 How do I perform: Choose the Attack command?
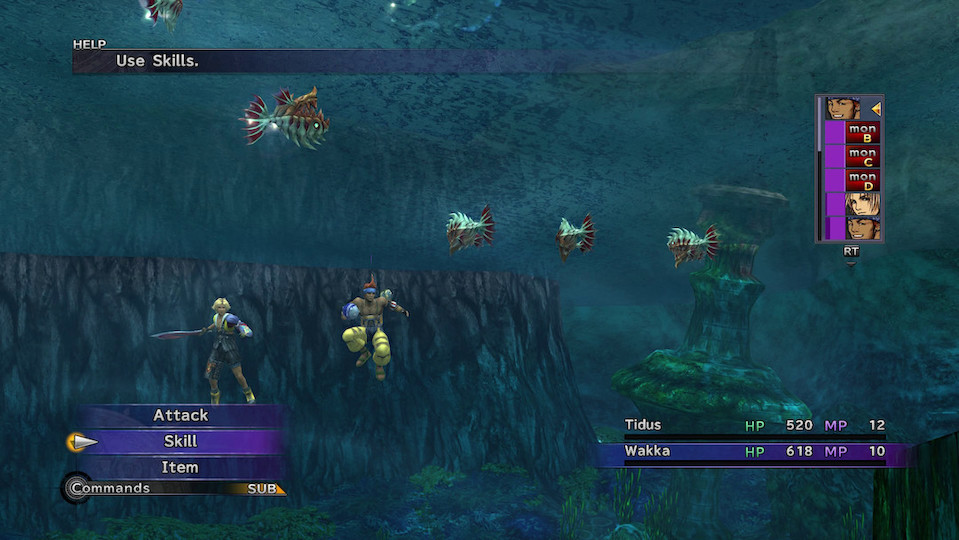coord(181,415)
